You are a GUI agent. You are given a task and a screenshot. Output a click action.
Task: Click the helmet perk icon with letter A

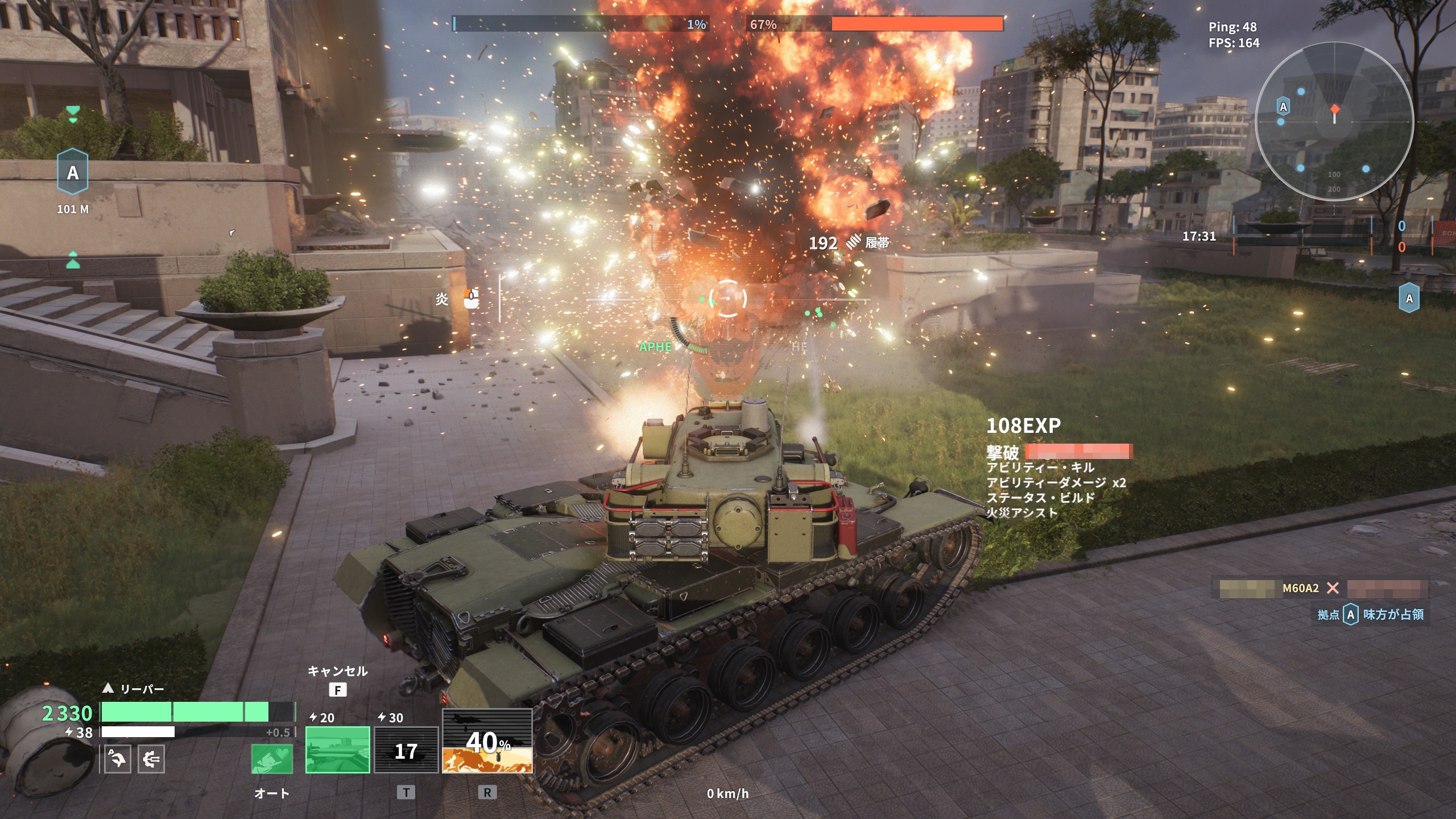pos(118,759)
